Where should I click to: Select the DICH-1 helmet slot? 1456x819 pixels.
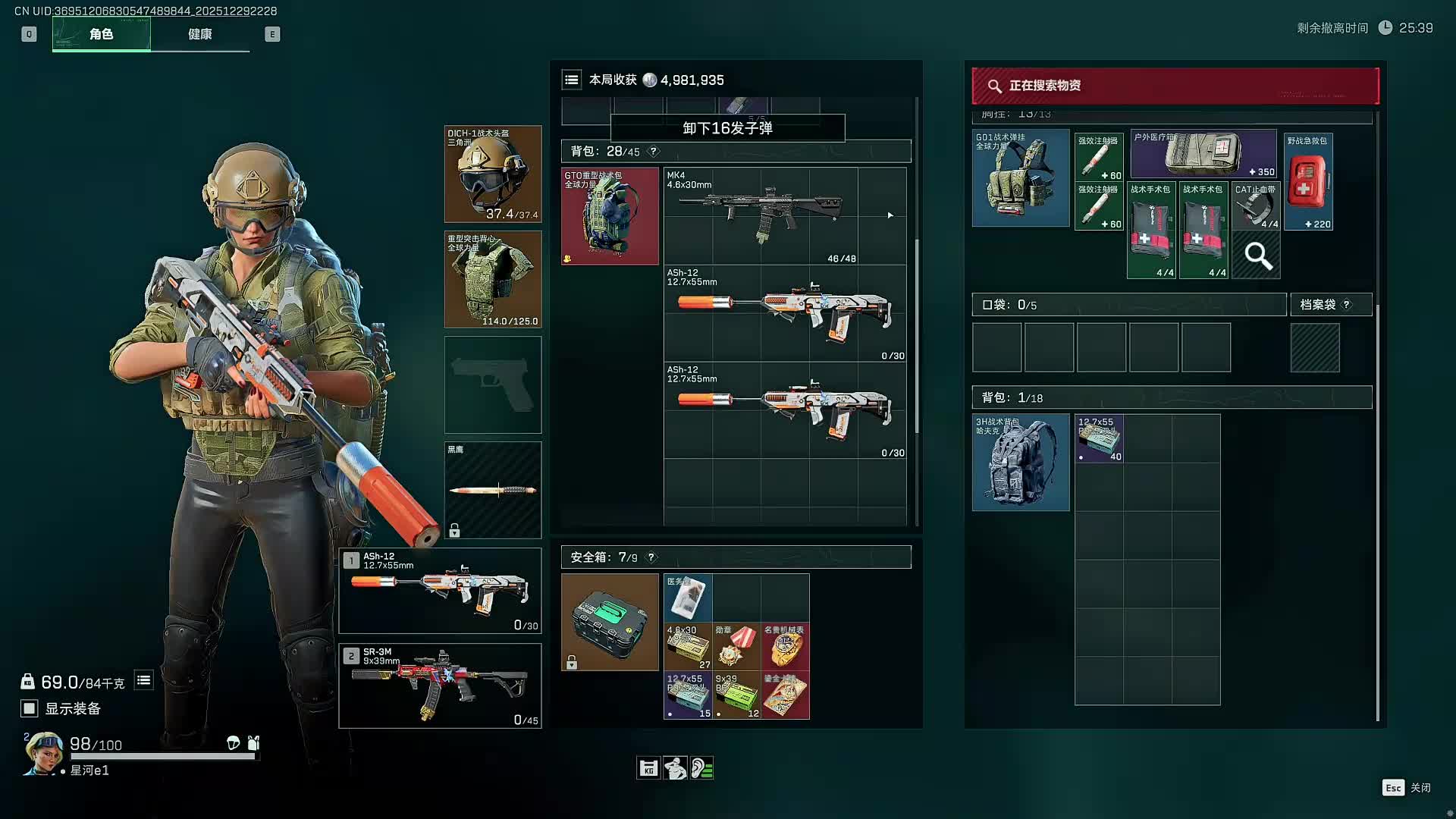(493, 174)
